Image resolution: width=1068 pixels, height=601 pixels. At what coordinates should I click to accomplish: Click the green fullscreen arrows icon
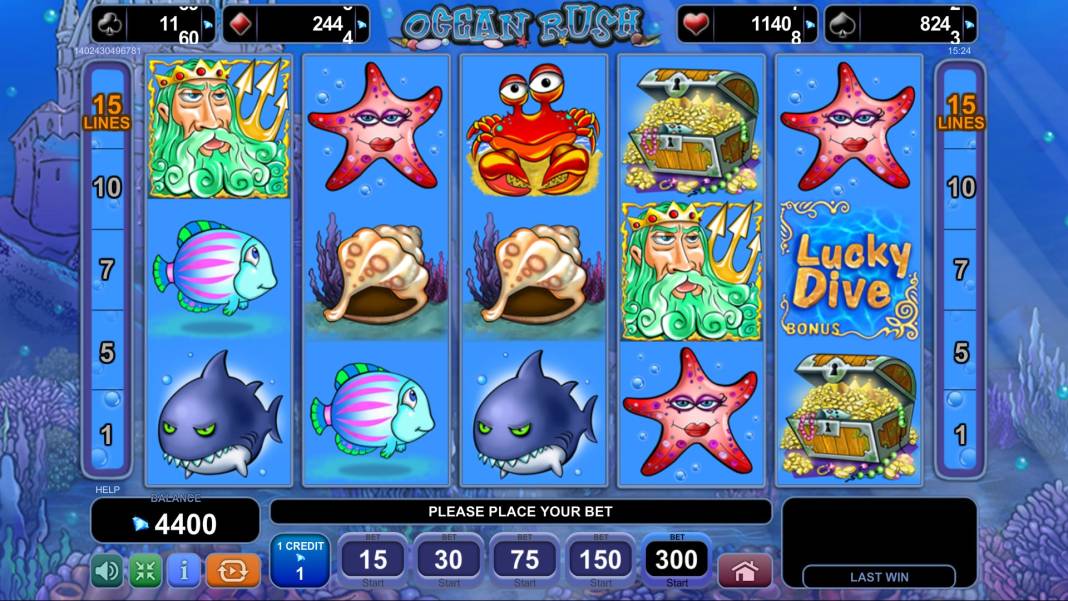pos(145,571)
